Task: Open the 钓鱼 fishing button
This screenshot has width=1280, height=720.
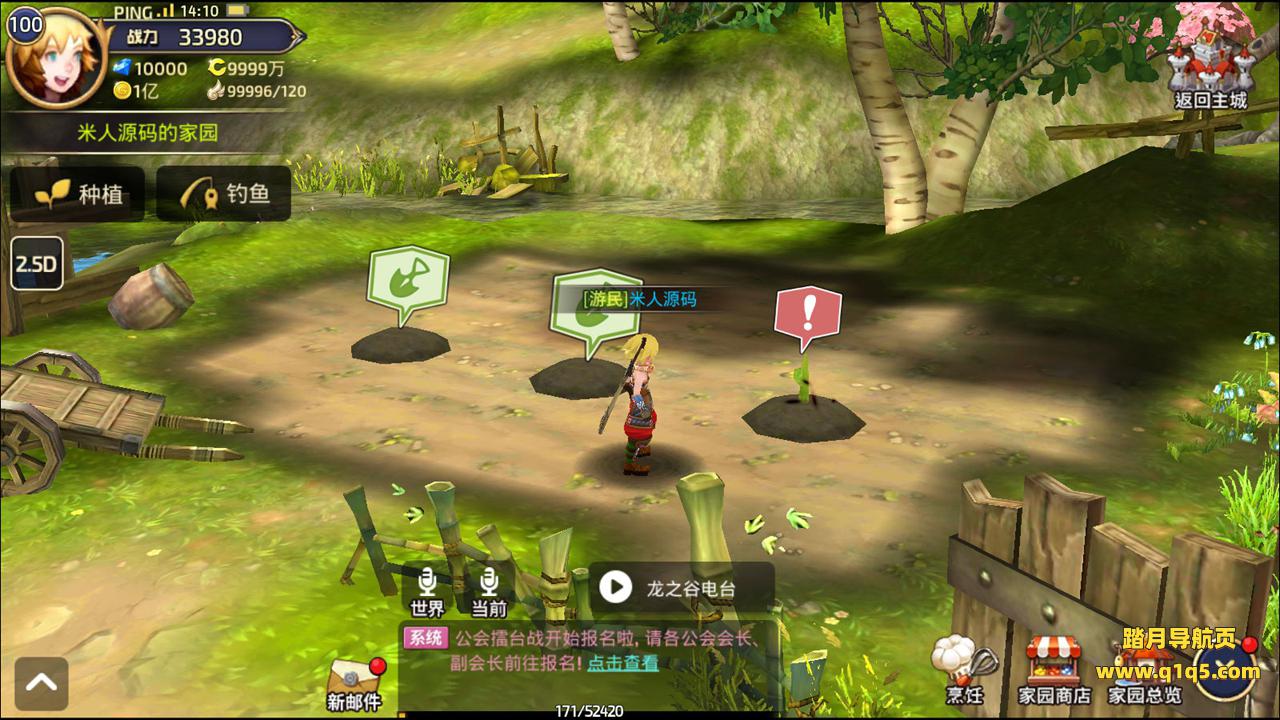Action: coord(224,194)
